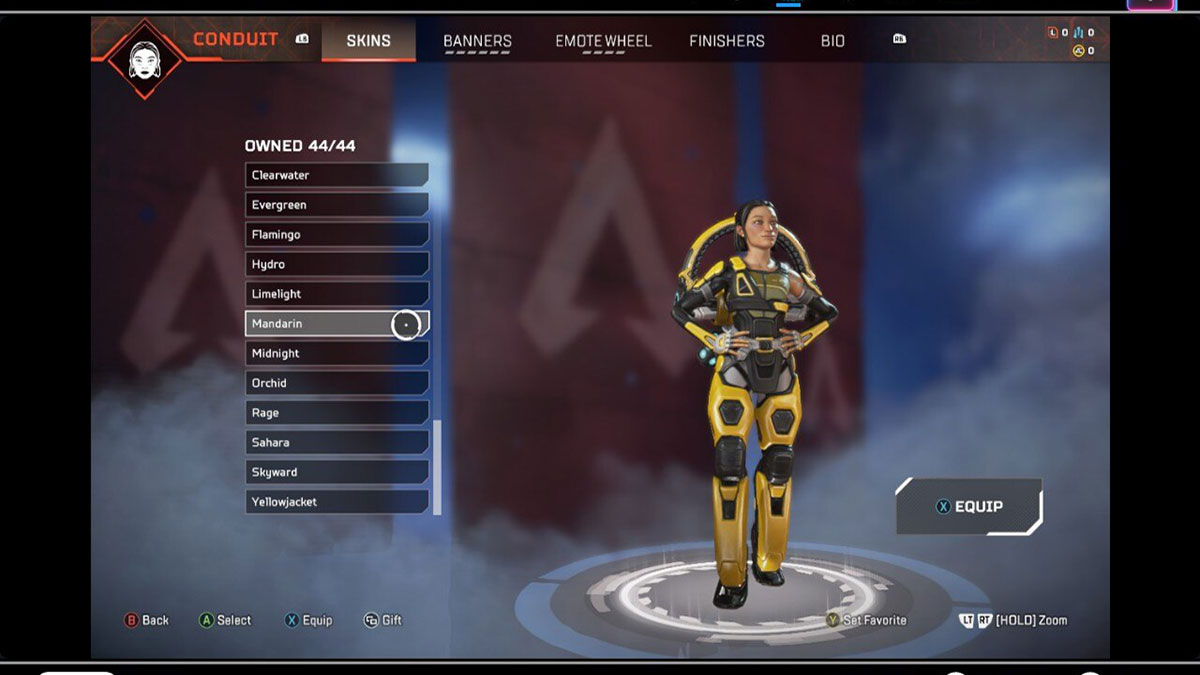The width and height of the screenshot is (1200, 675).
Task: Select the Skins tab
Action: tap(368, 41)
